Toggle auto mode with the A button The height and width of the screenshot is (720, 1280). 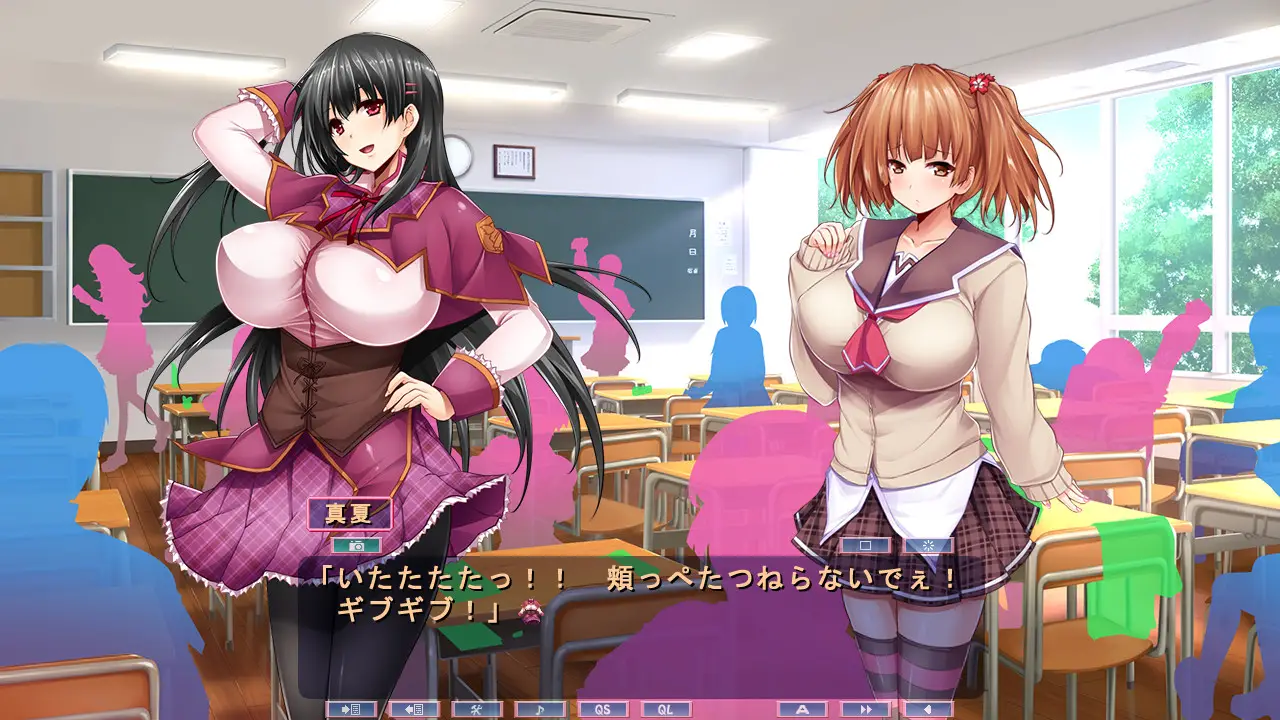pos(802,709)
